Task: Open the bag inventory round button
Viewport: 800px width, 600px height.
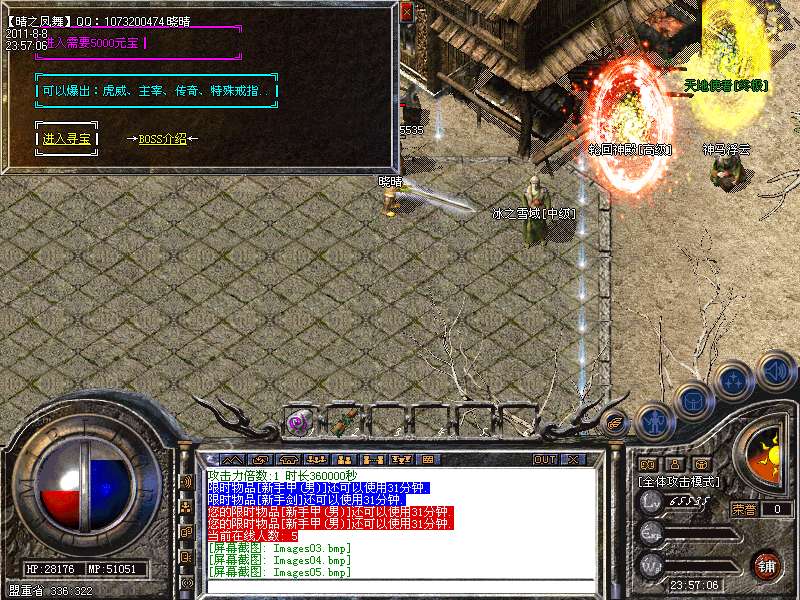Action: [x=692, y=400]
